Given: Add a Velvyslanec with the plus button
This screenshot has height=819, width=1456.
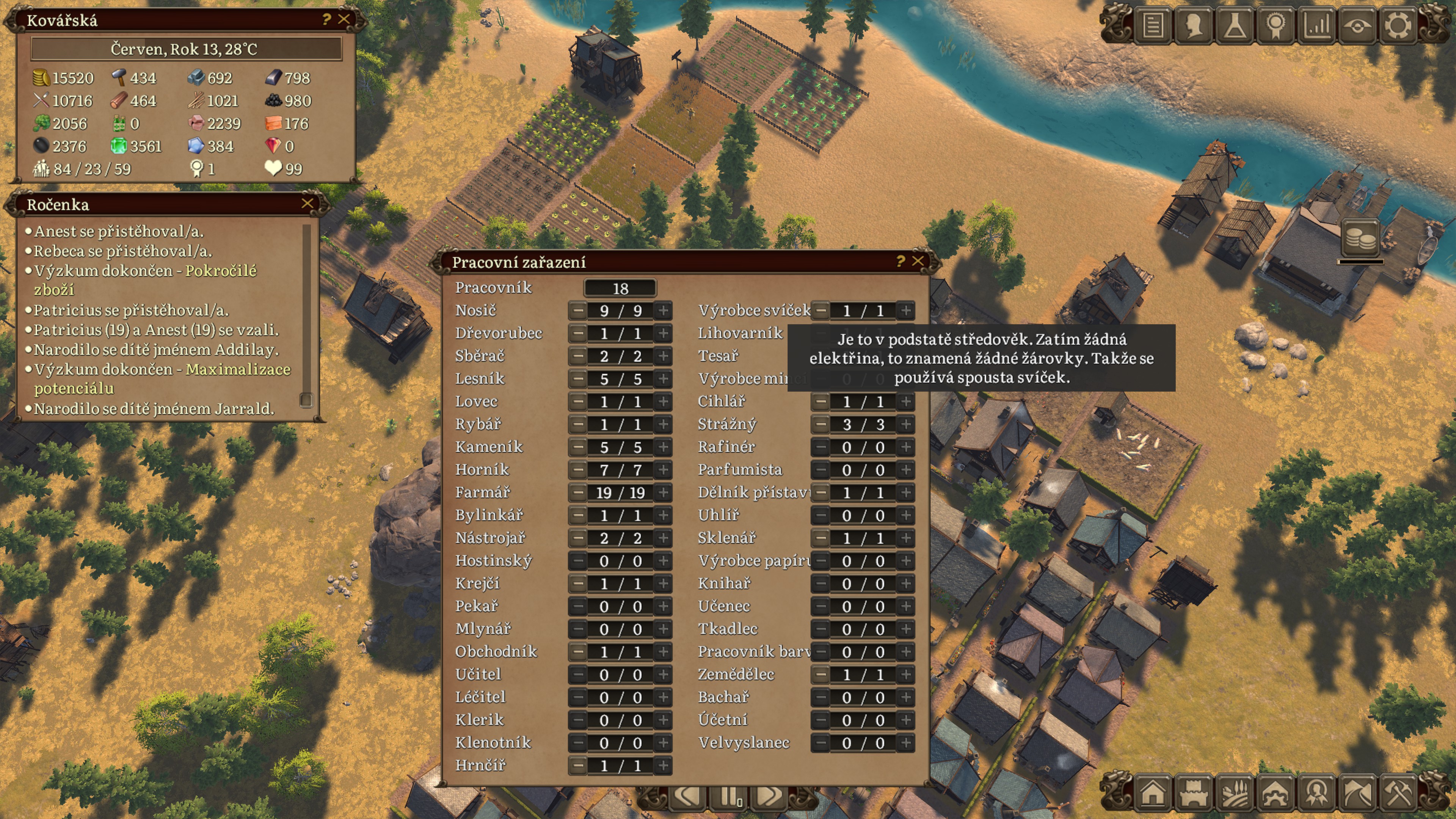Looking at the screenshot, I should point(905,743).
